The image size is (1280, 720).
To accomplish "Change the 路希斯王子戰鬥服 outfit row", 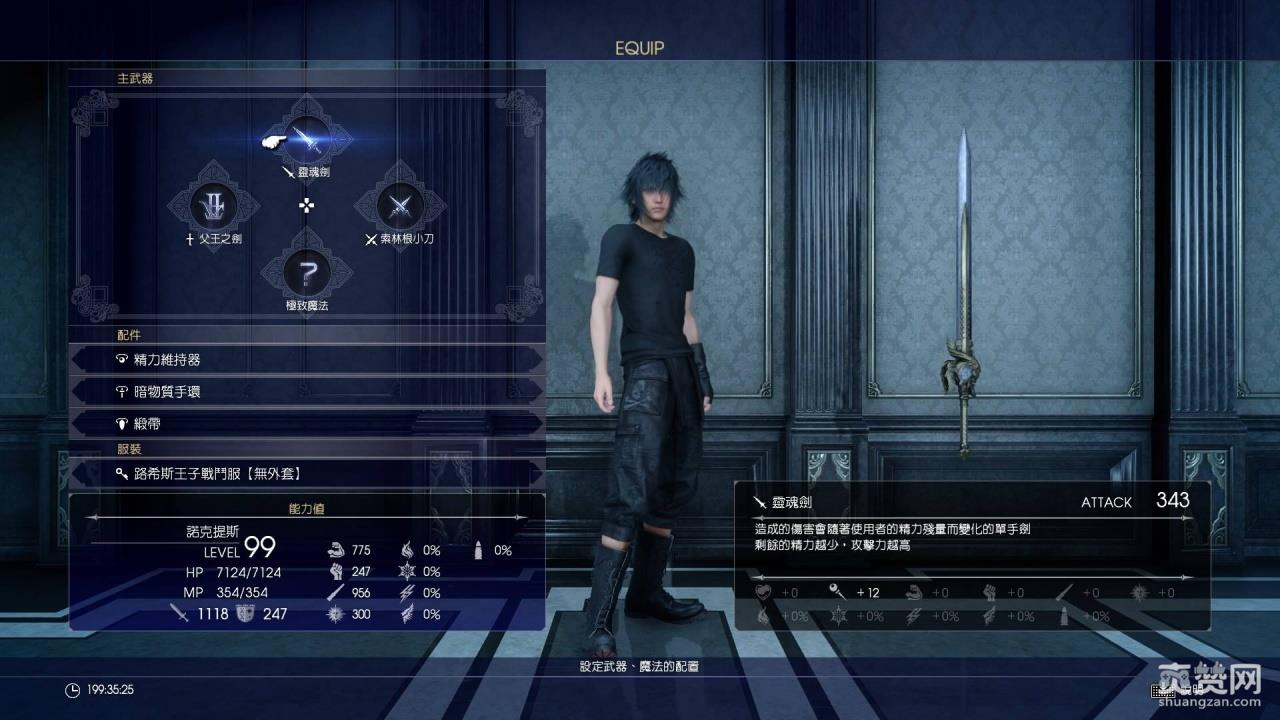I will (307, 474).
